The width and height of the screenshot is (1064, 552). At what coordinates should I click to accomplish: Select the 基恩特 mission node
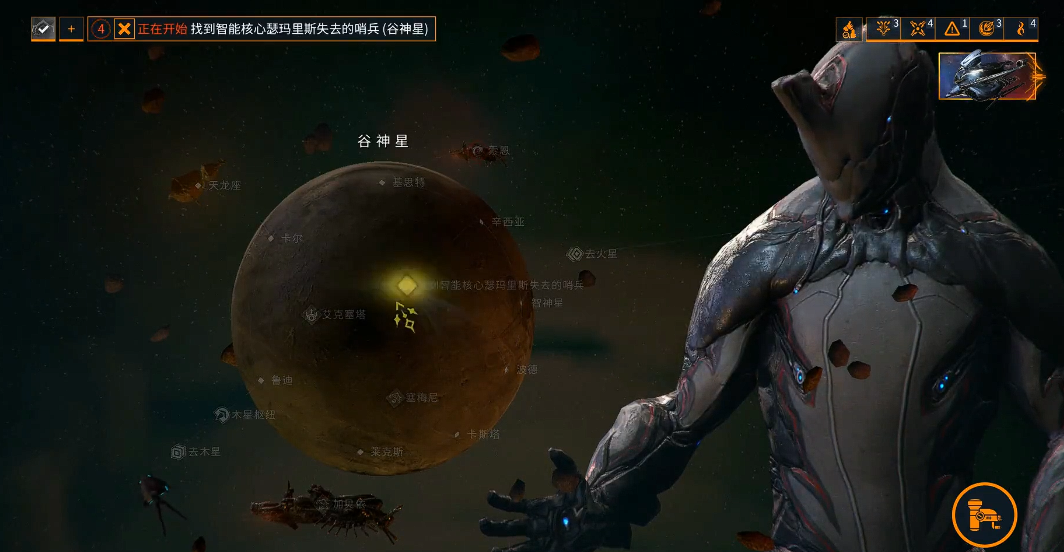tap(382, 183)
